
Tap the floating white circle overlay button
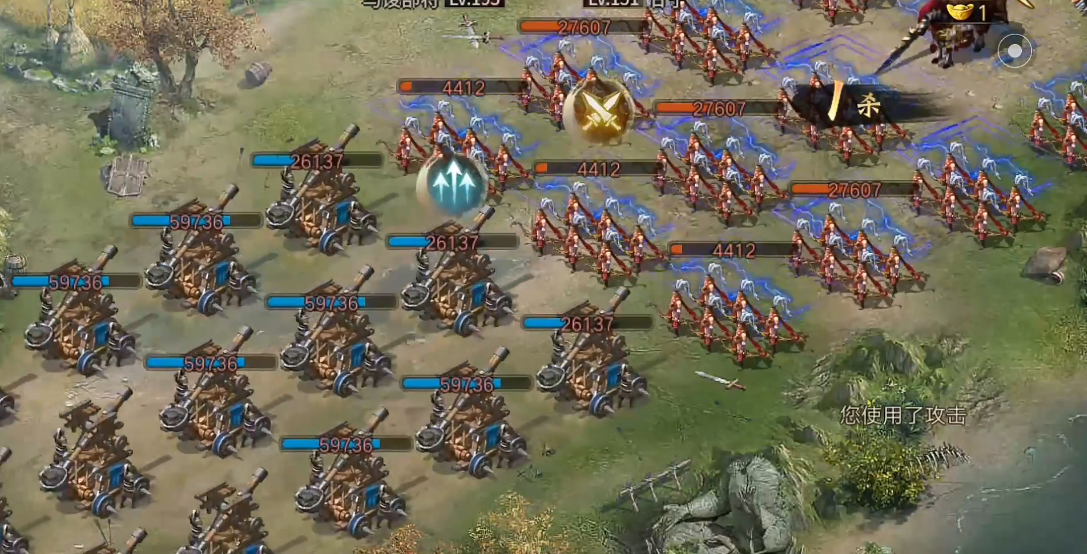(1016, 50)
